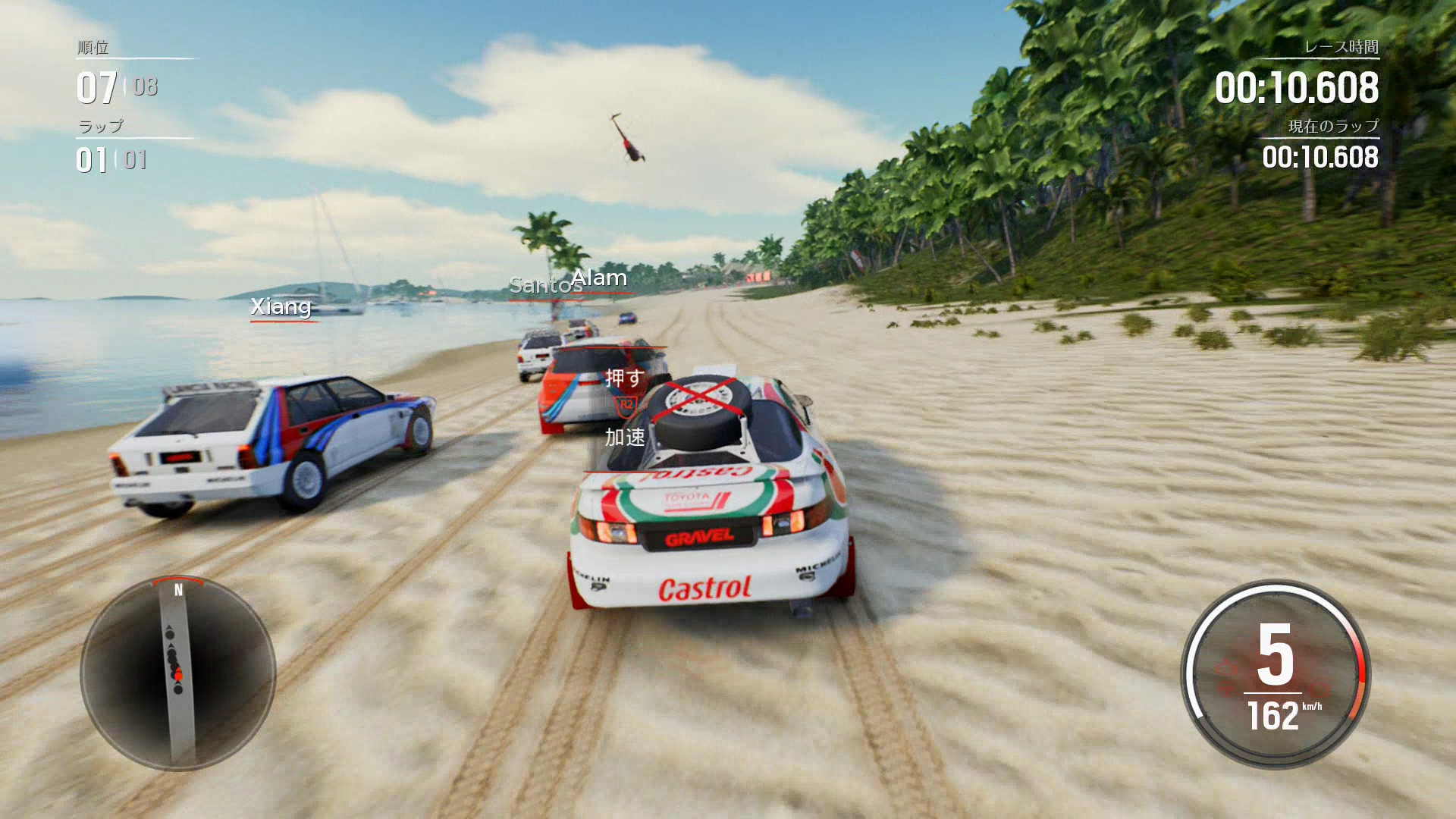
Task: Click the circular minimap
Action: click(178, 673)
